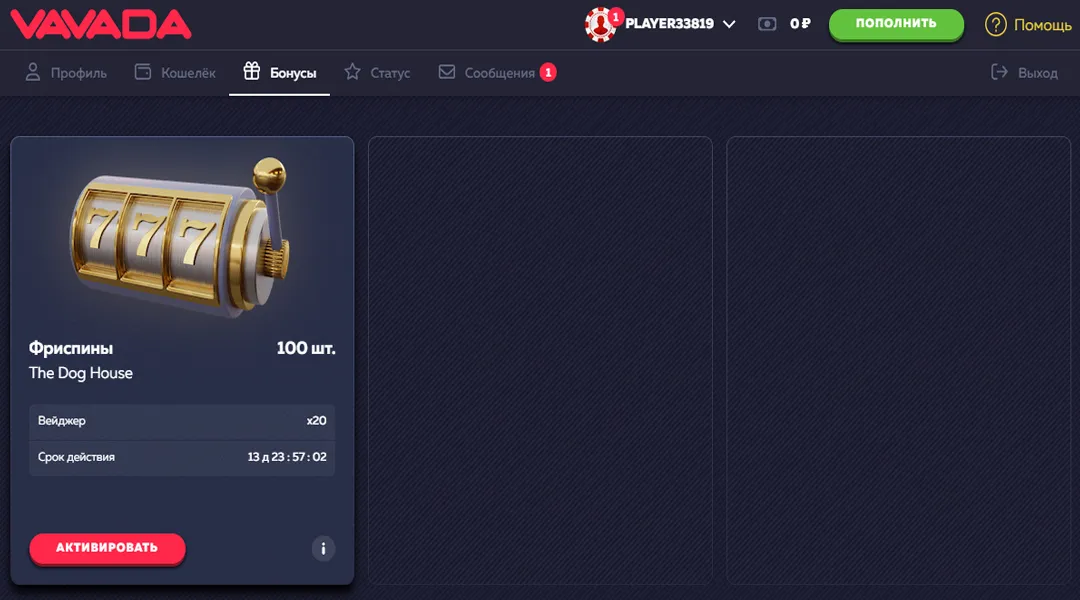Open the Помощь help page

pyautogui.click(x=1028, y=25)
